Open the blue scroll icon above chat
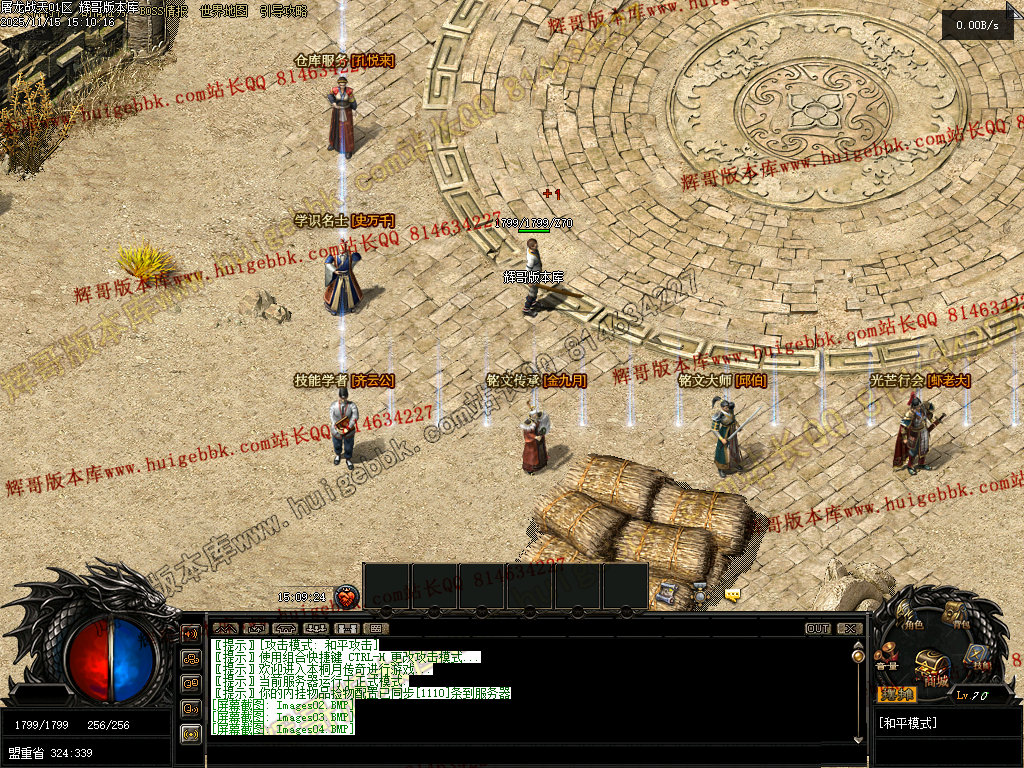1024x768 pixels. click(668, 593)
